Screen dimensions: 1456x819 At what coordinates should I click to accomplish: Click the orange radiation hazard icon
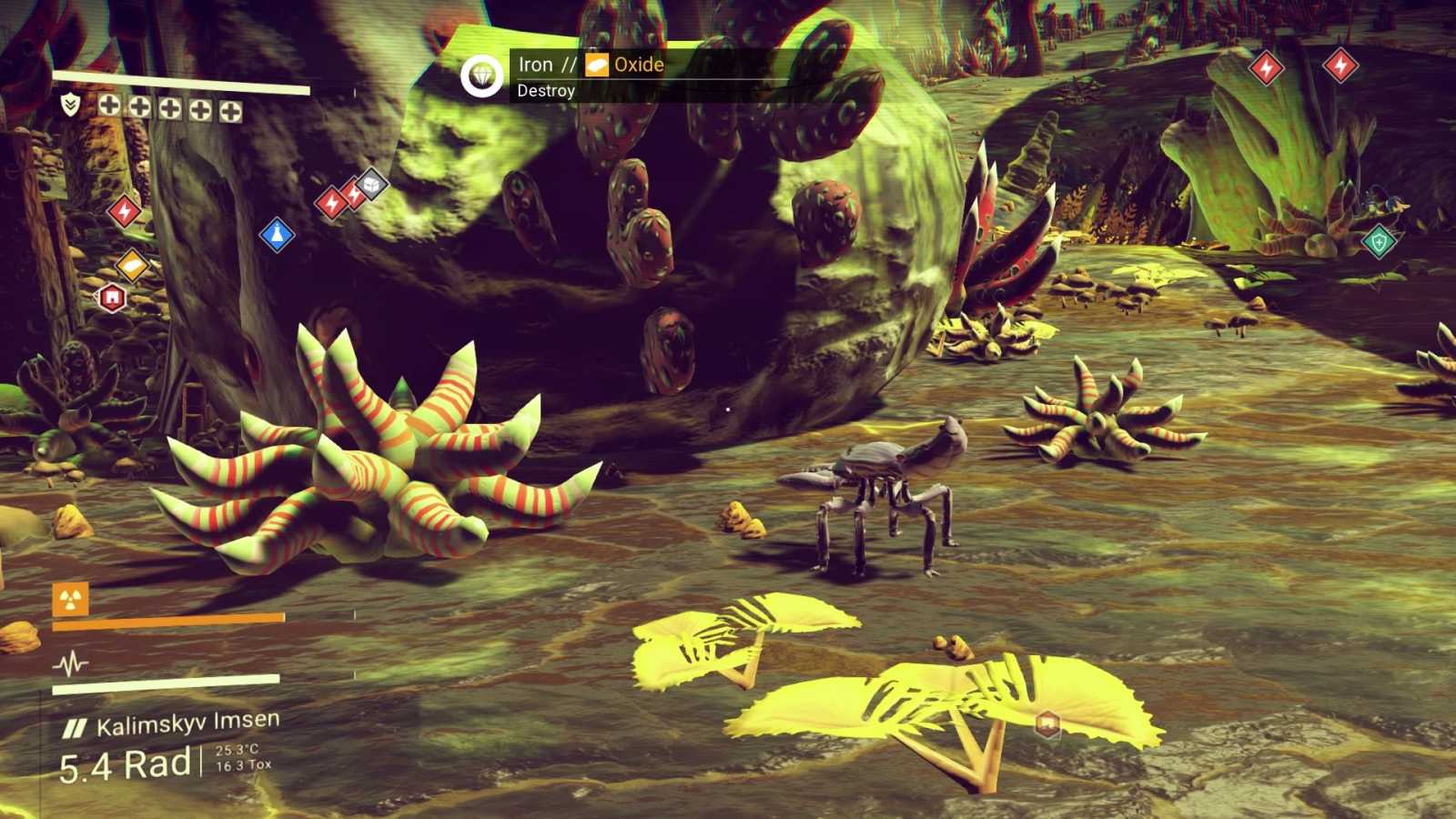pyautogui.click(x=70, y=600)
